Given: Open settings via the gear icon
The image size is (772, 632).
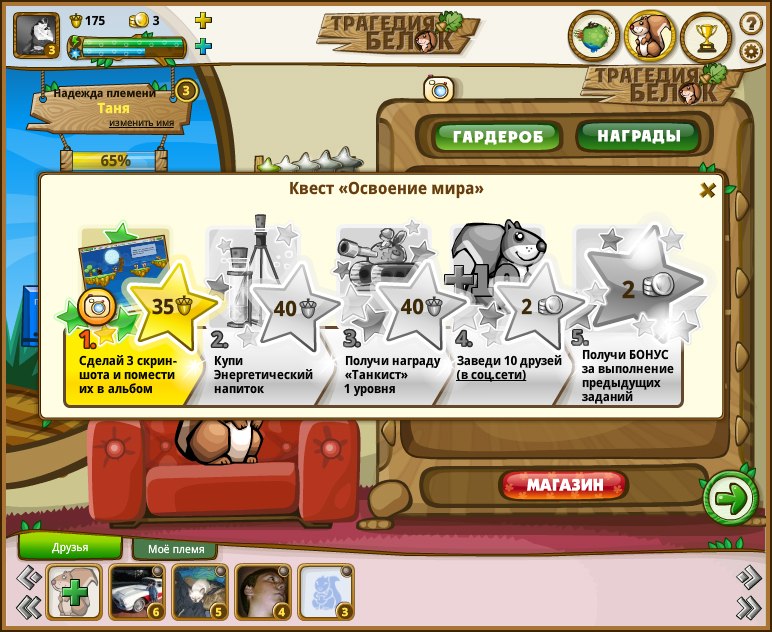Looking at the screenshot, I should [750, 51].
